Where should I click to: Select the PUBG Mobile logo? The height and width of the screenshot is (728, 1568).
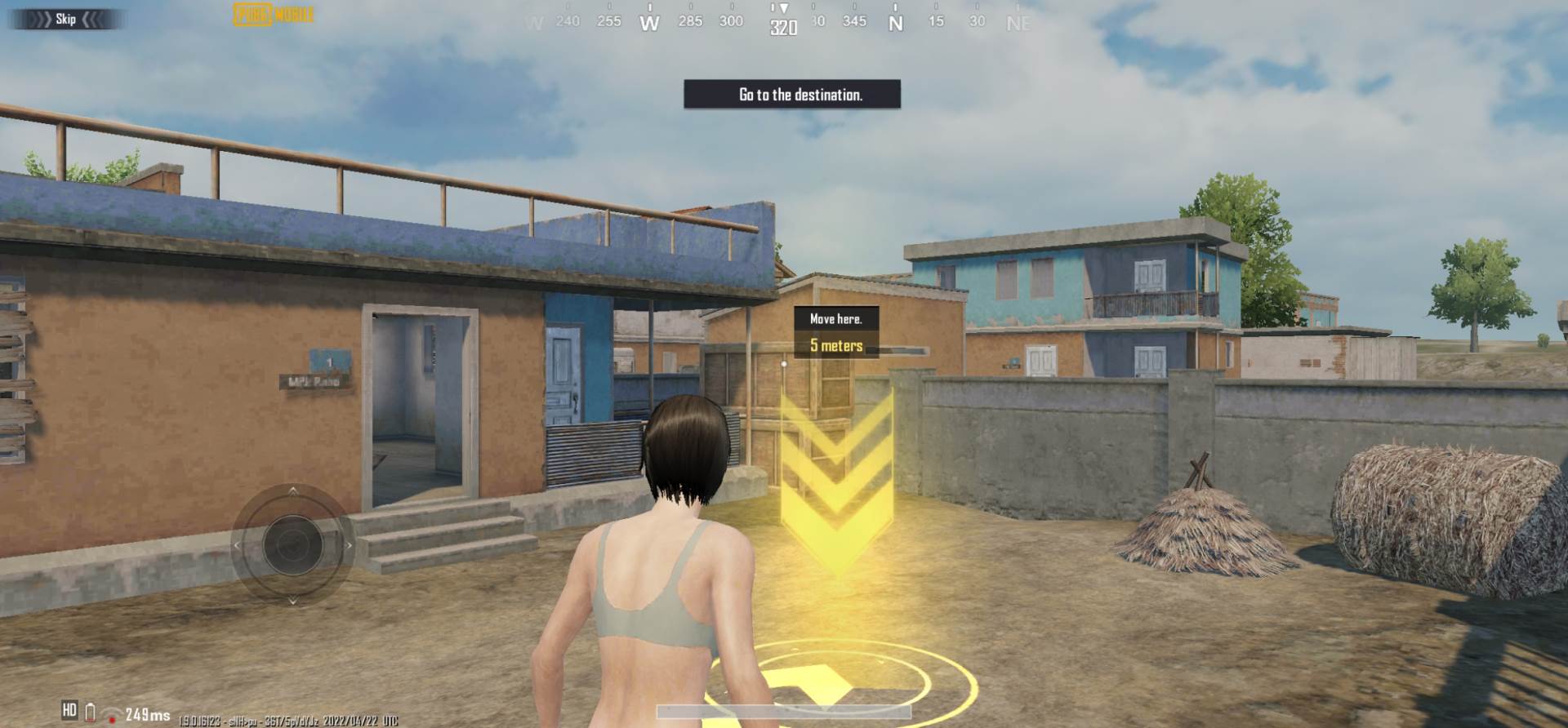tap(273, 13)
